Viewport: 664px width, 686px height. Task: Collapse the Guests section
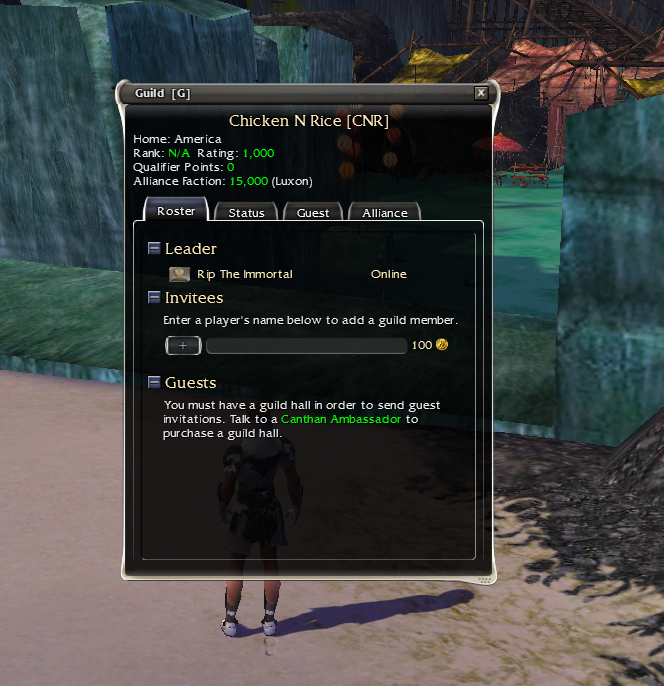point(154,382)
